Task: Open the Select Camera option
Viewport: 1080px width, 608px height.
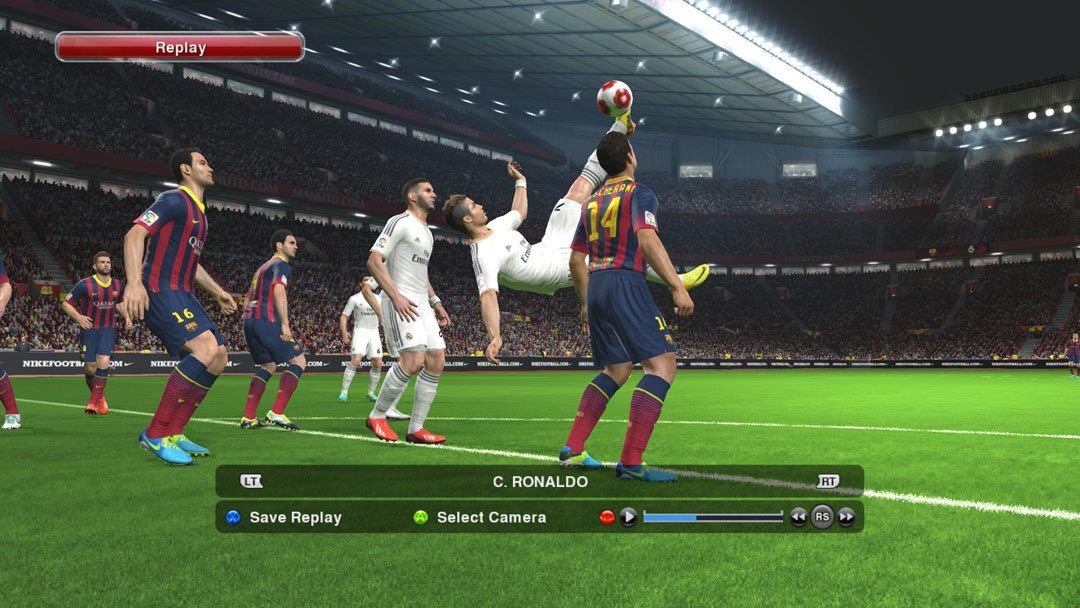Action: (x=480, y=517)
